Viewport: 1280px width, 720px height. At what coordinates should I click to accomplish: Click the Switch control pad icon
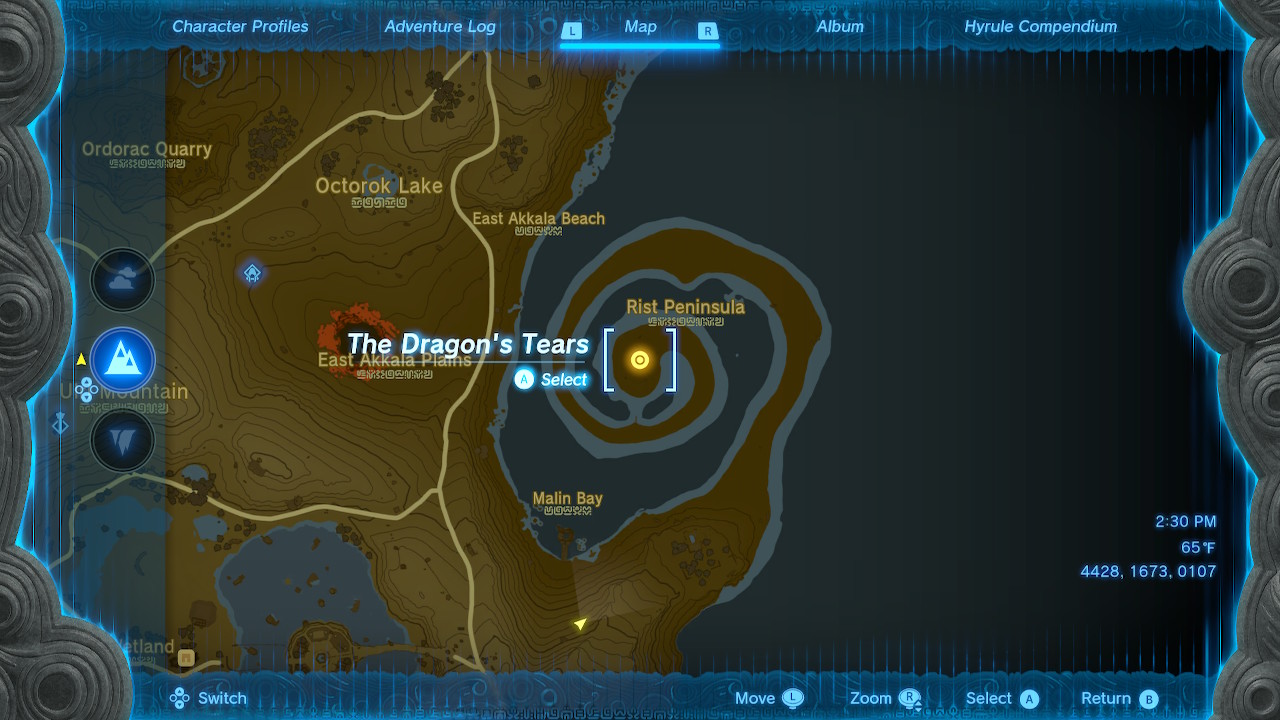click(x=179, y=697)
